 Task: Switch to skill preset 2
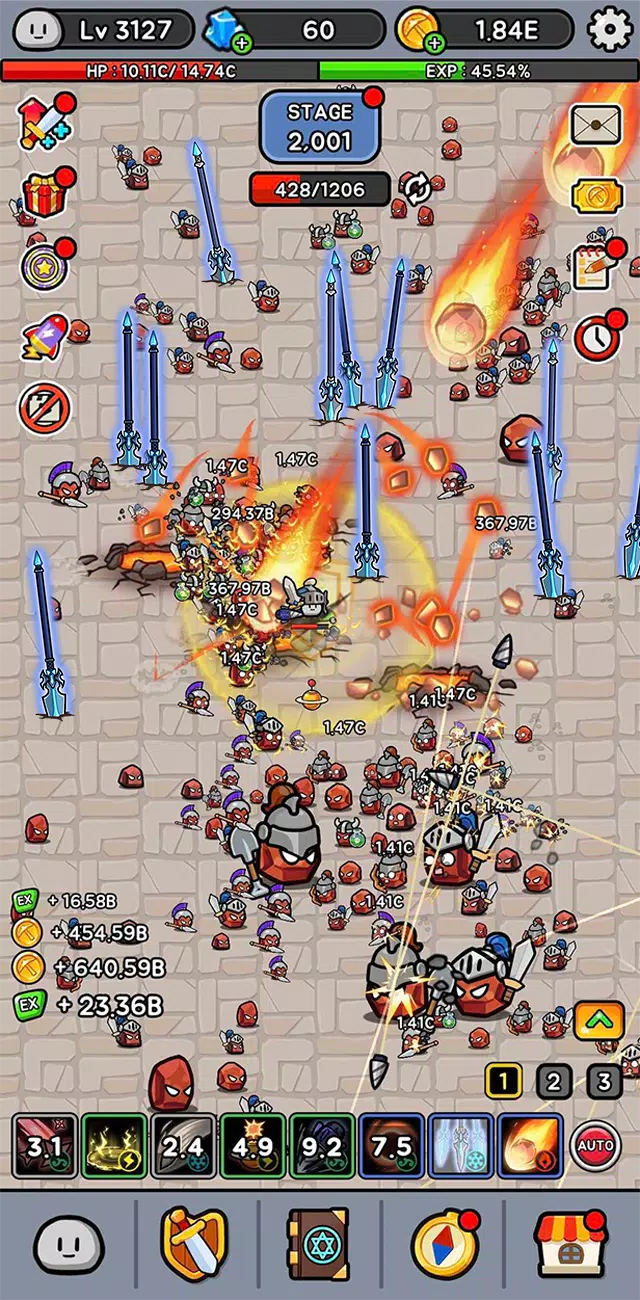point(553,1081)
